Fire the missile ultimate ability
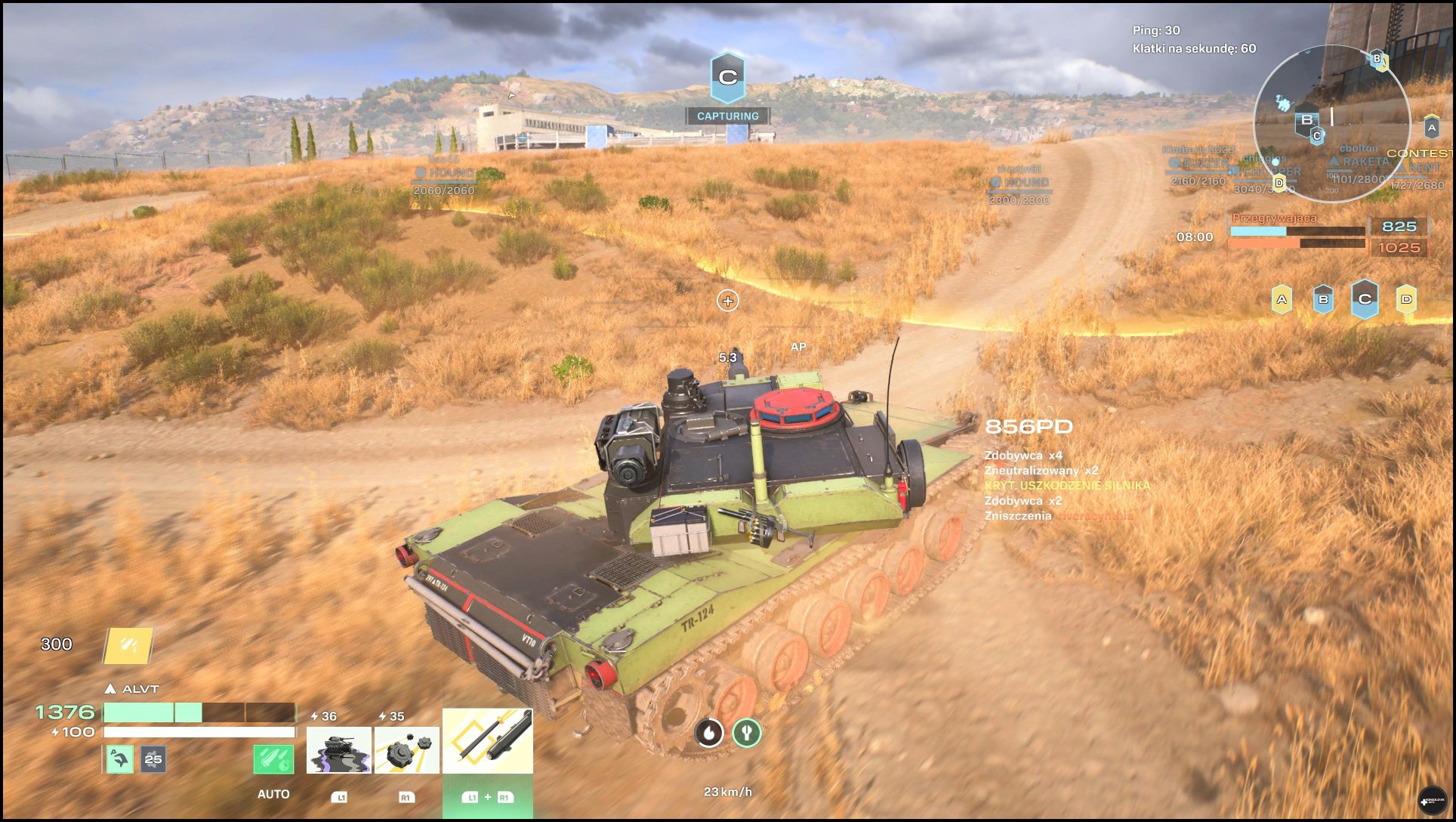 pyautogui.click(x=487, y=741)
